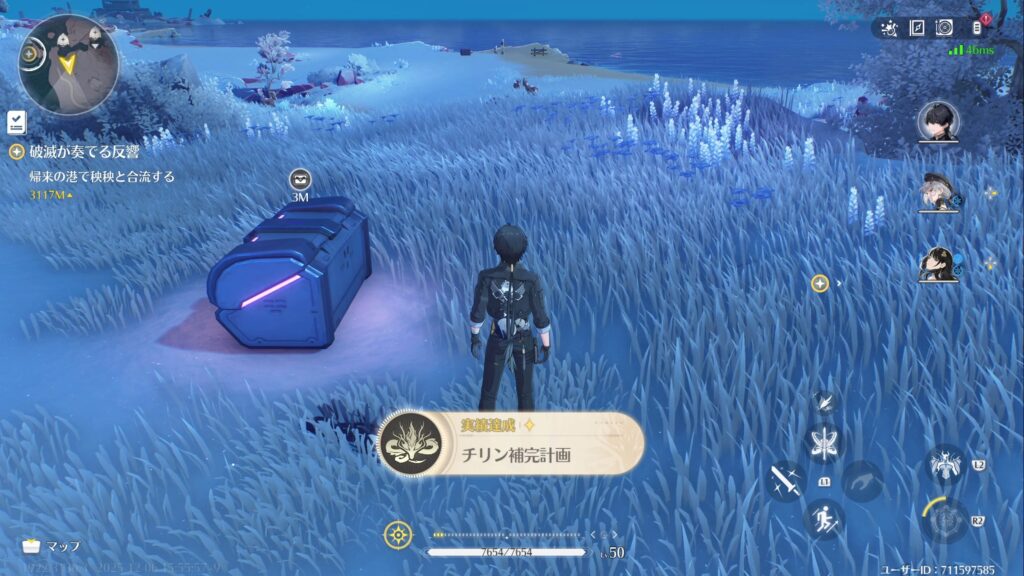This screenshot has height=576, width=1024.
Task: Switch to the long dark-haired female party member
Action: (938, 264)
